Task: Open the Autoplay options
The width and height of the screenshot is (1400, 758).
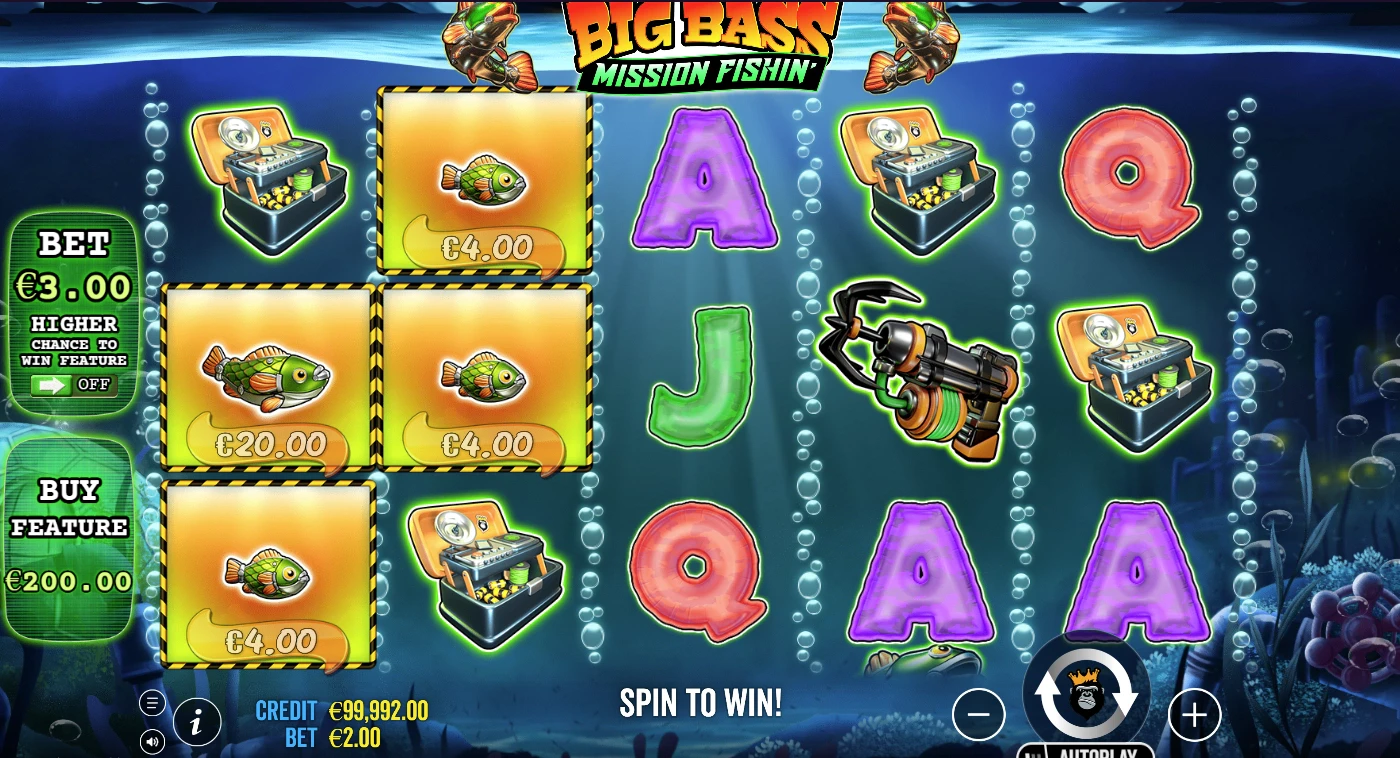Action: (x=1087, y=750)
